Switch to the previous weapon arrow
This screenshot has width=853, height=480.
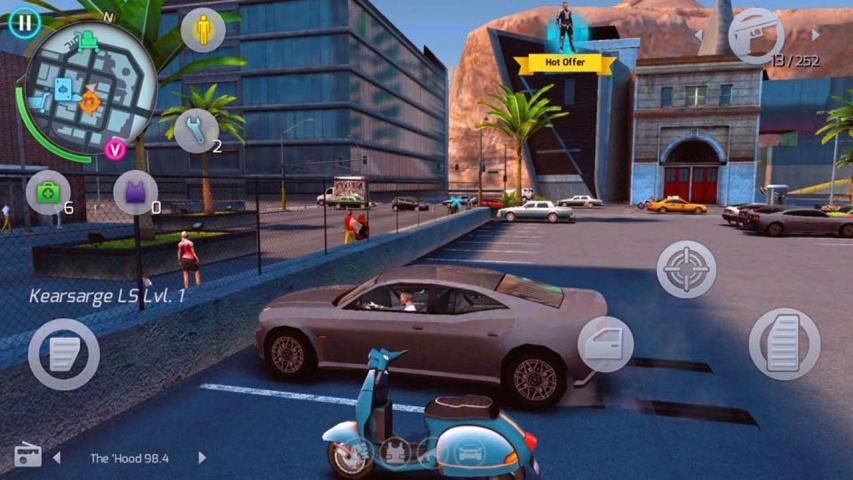[698, 36]
